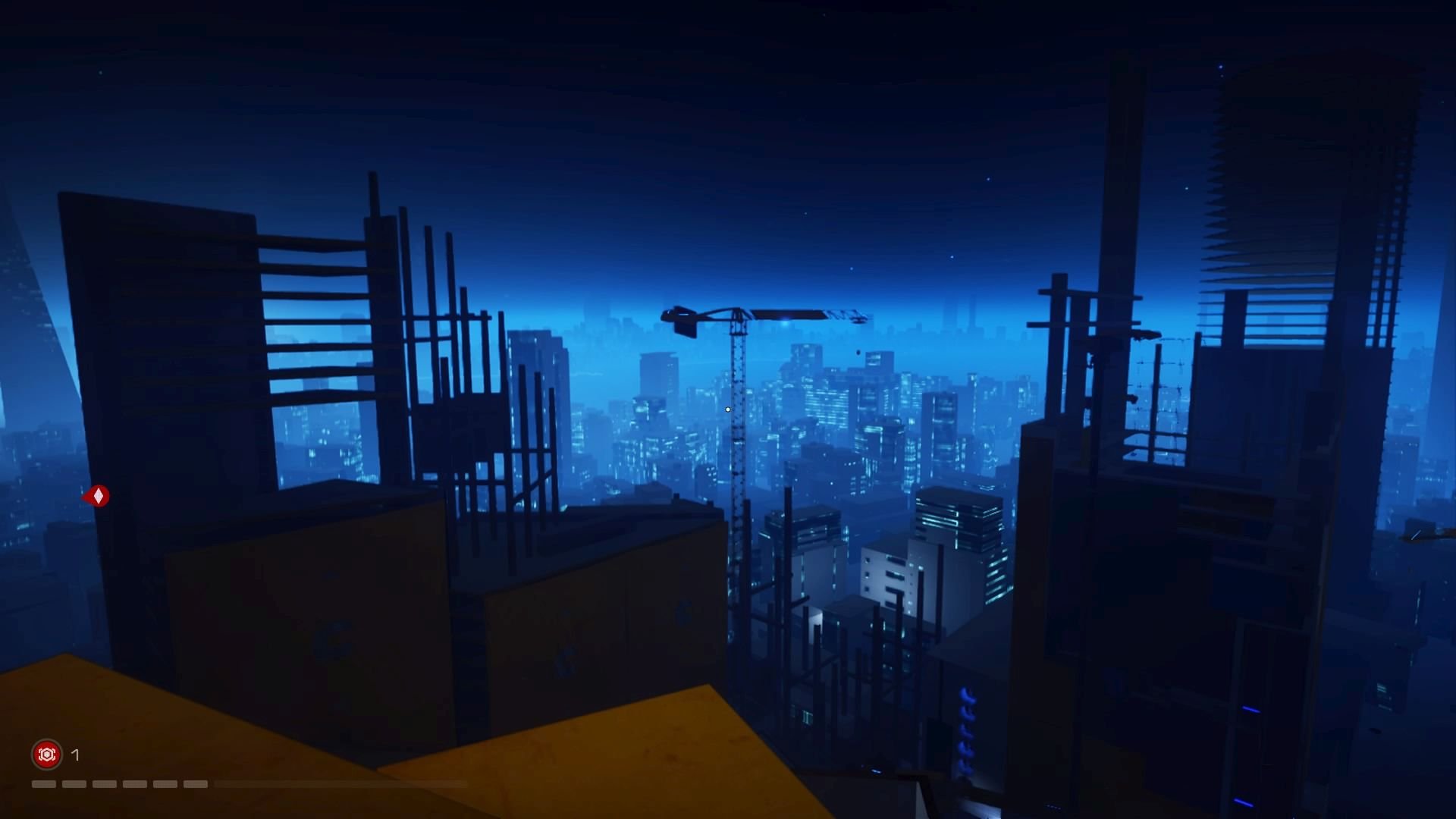1456x819 pixels.
Task: Expand the upgrade counter next to the red icon
Action: click(74, 755)
